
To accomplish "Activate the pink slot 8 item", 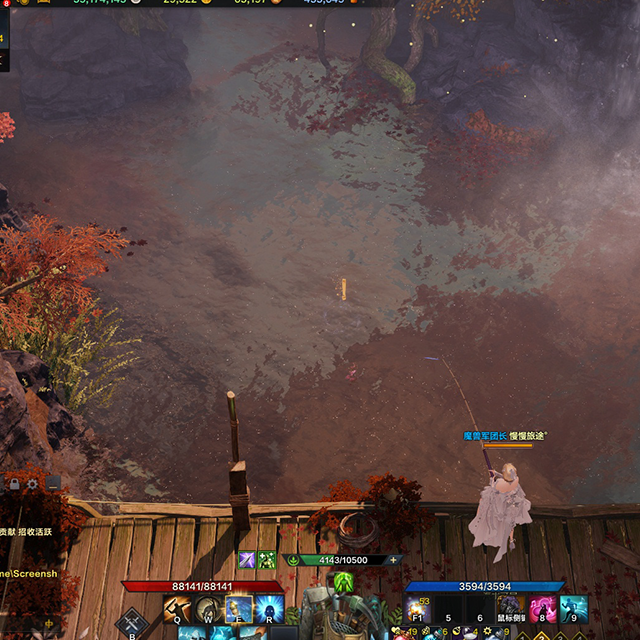I will pyautogui.click(x=543, y=608).
